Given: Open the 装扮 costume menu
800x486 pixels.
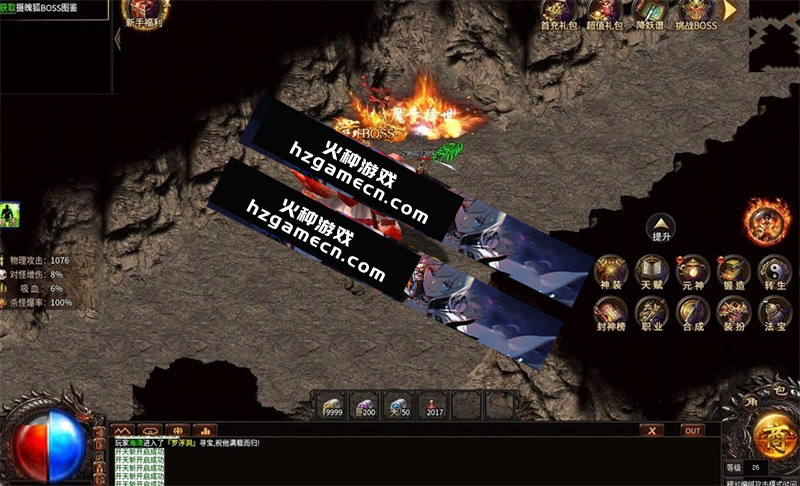Looking at the screenshot, I should [734, 313].
